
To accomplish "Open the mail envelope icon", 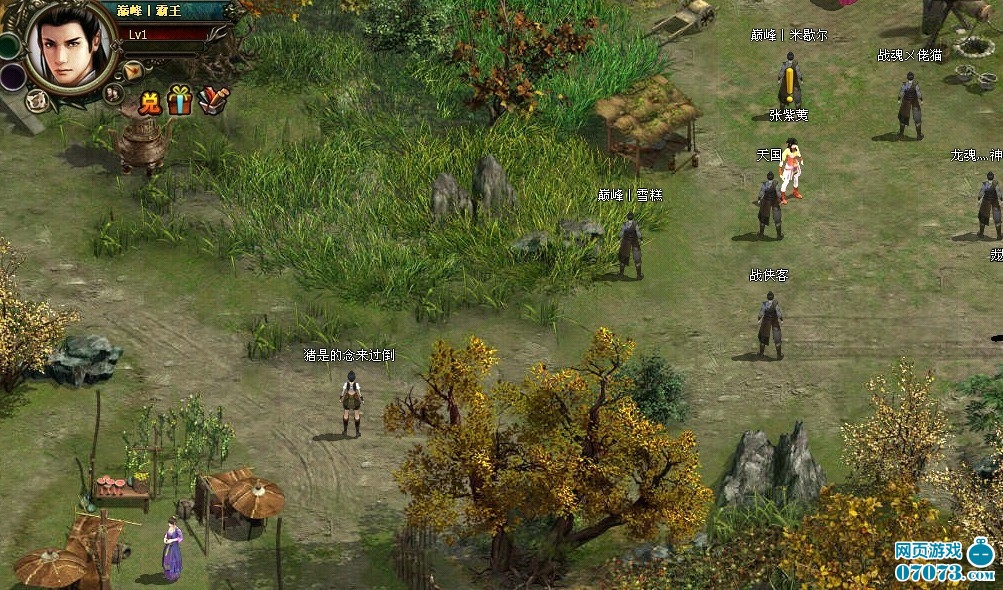I will [x=133, y=70].
